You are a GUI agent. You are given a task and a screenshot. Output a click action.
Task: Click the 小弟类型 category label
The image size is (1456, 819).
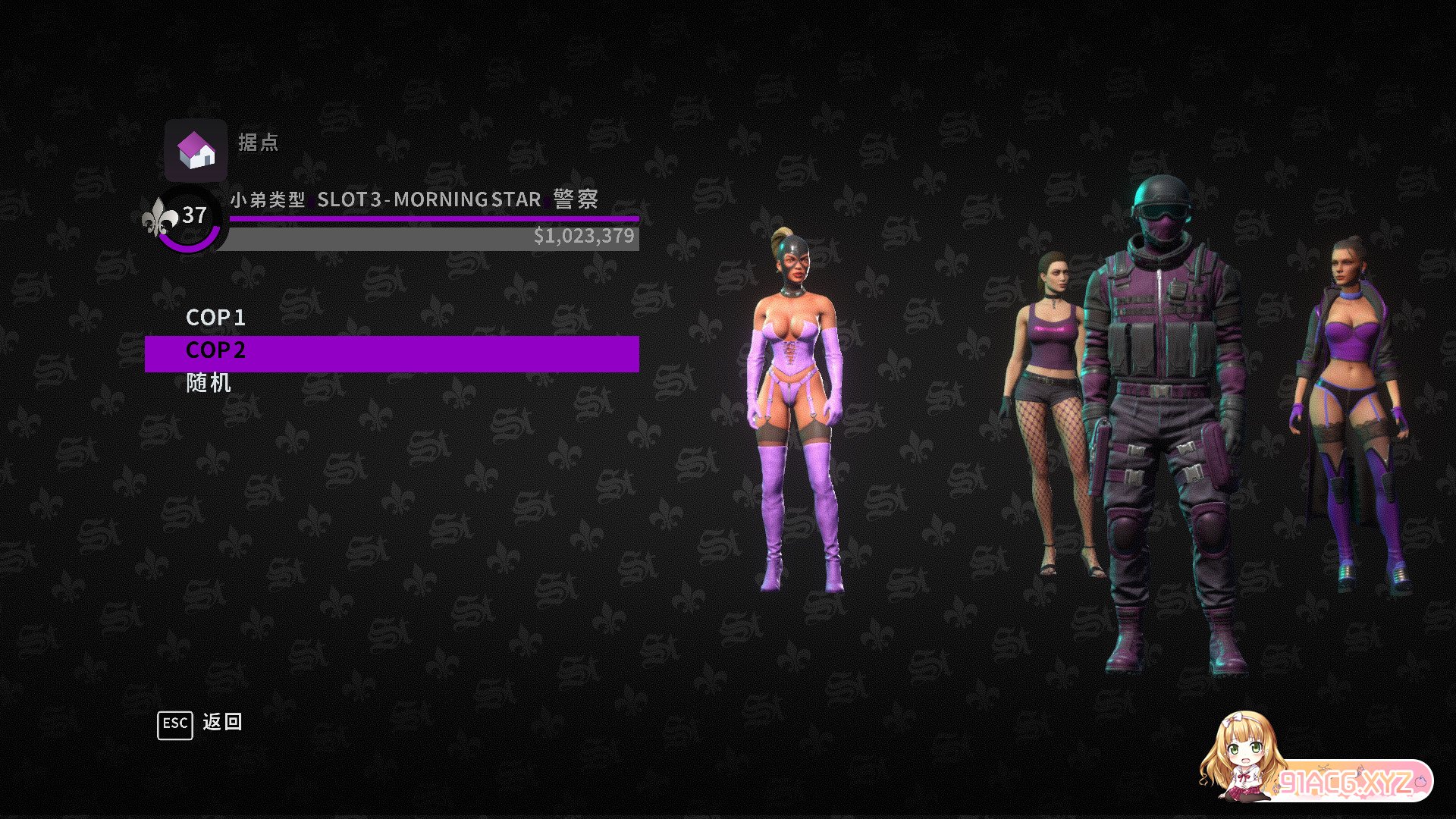point(268,199)
